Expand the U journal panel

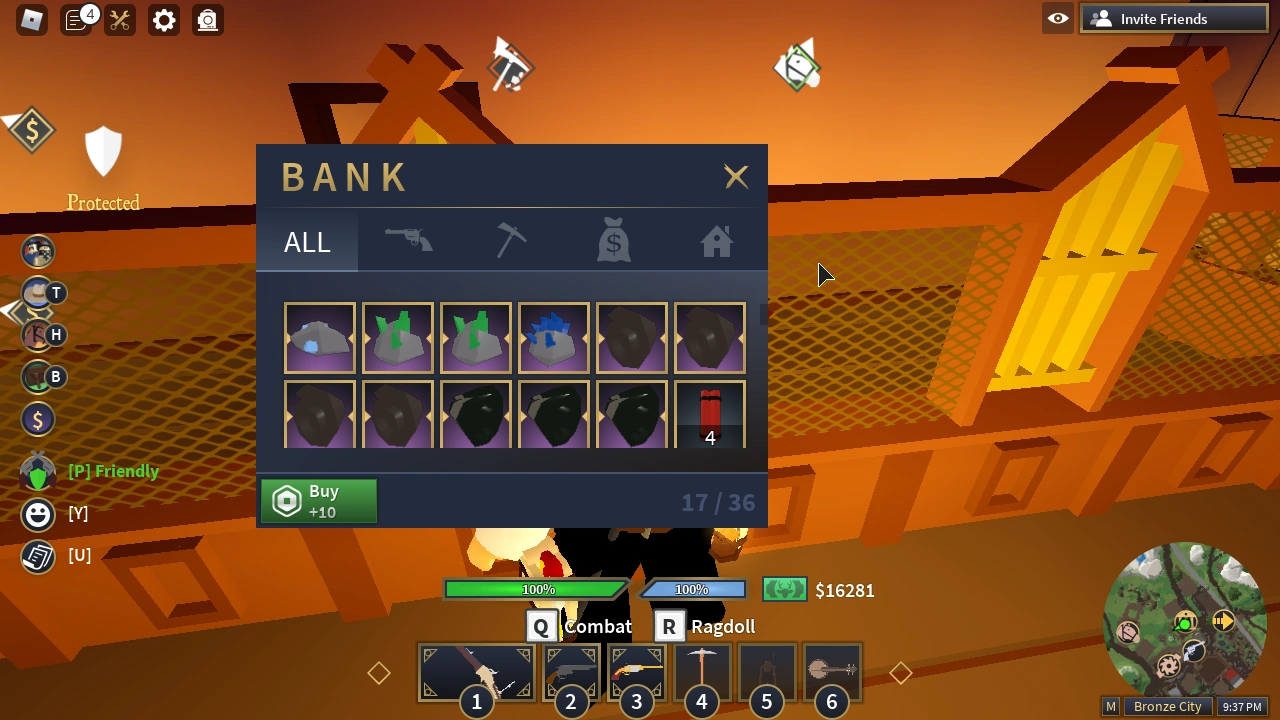[37, 556]
